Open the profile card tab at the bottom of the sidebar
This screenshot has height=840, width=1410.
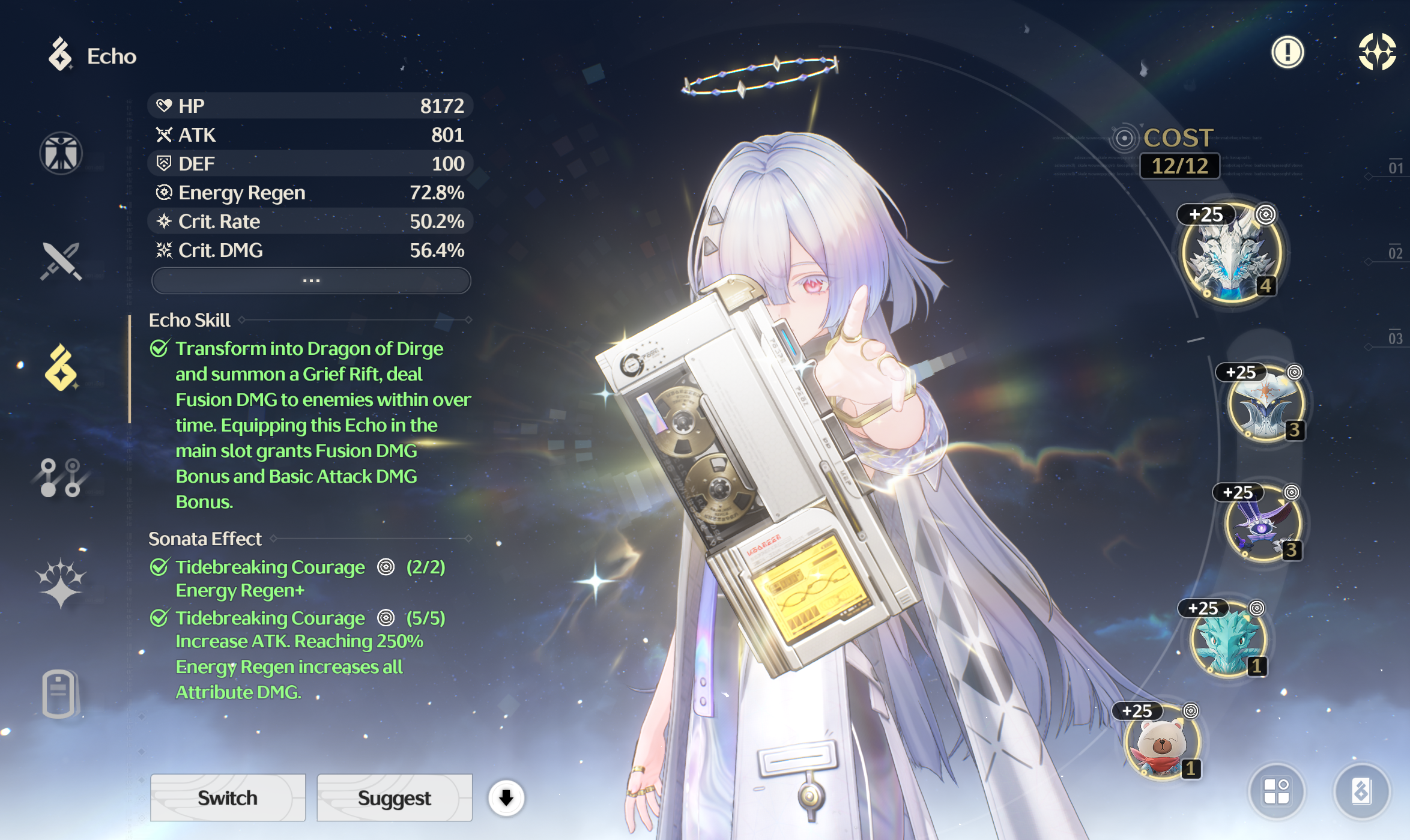(59, 693)
